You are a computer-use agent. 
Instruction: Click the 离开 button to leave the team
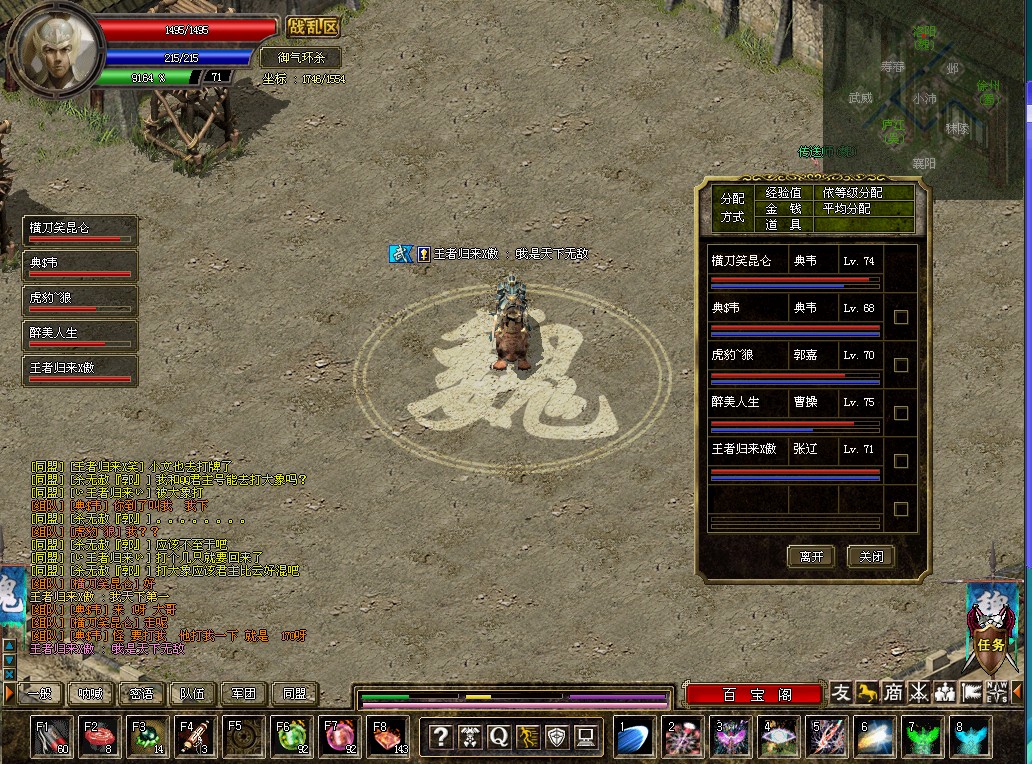click(811, 556)
